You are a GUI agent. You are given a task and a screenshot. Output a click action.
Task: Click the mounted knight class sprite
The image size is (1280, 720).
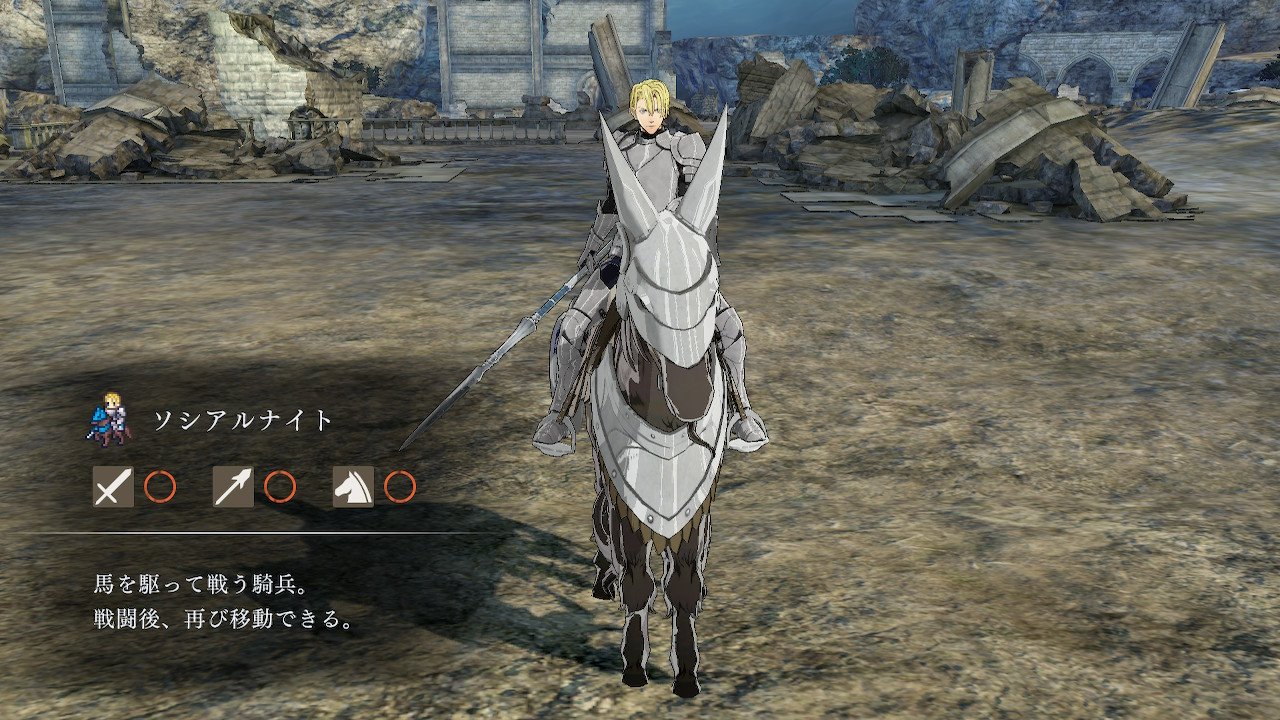111,418
